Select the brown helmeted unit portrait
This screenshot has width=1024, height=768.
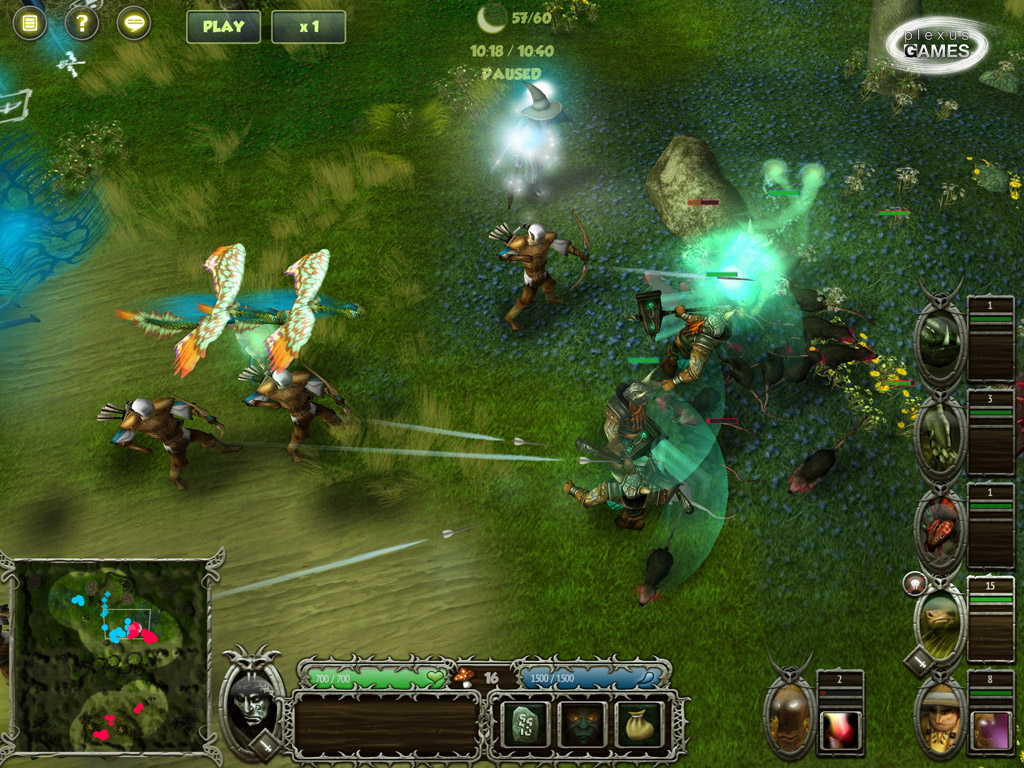(x=789, y=711)
